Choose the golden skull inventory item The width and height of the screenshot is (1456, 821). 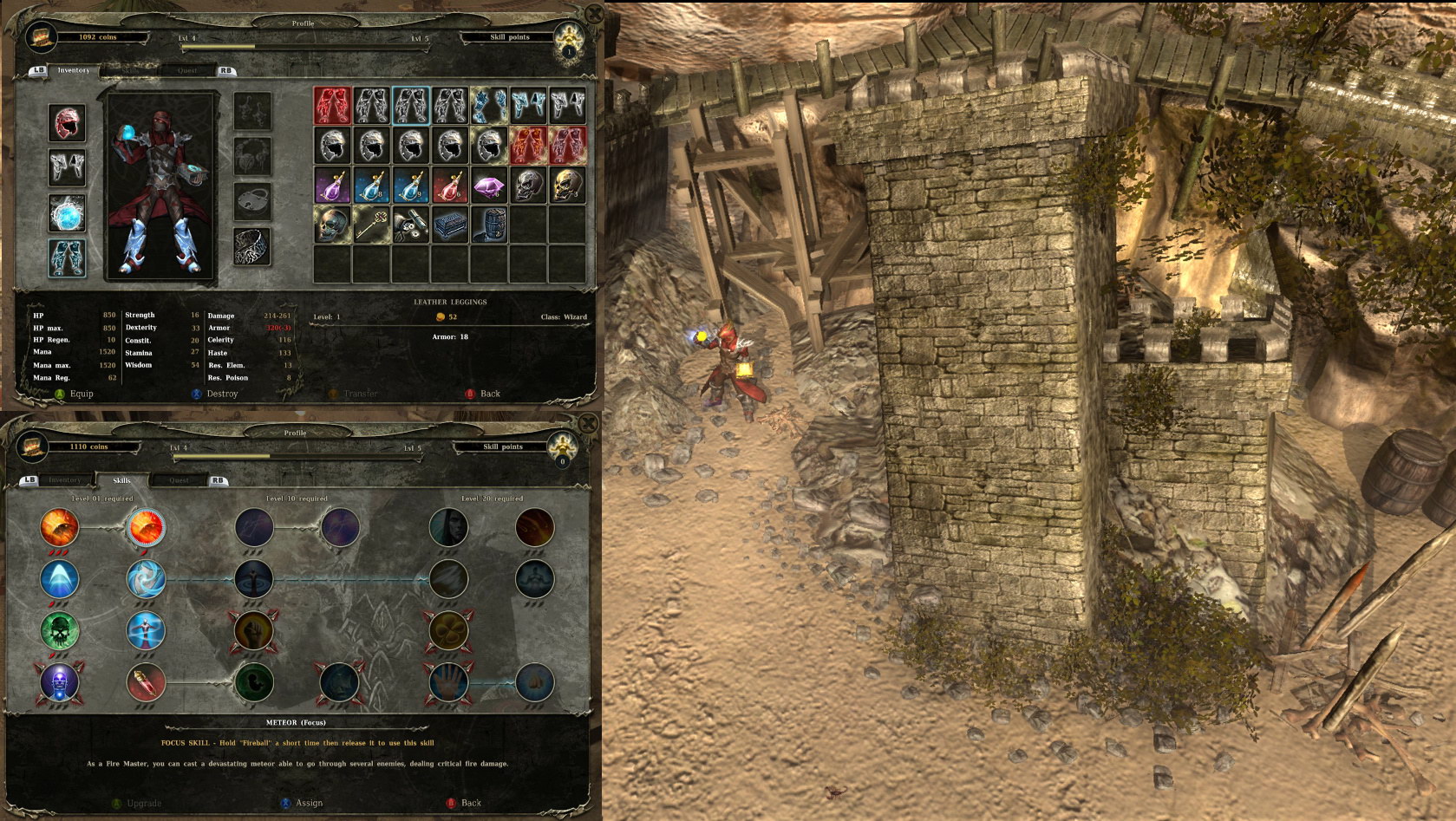[567, 186]
